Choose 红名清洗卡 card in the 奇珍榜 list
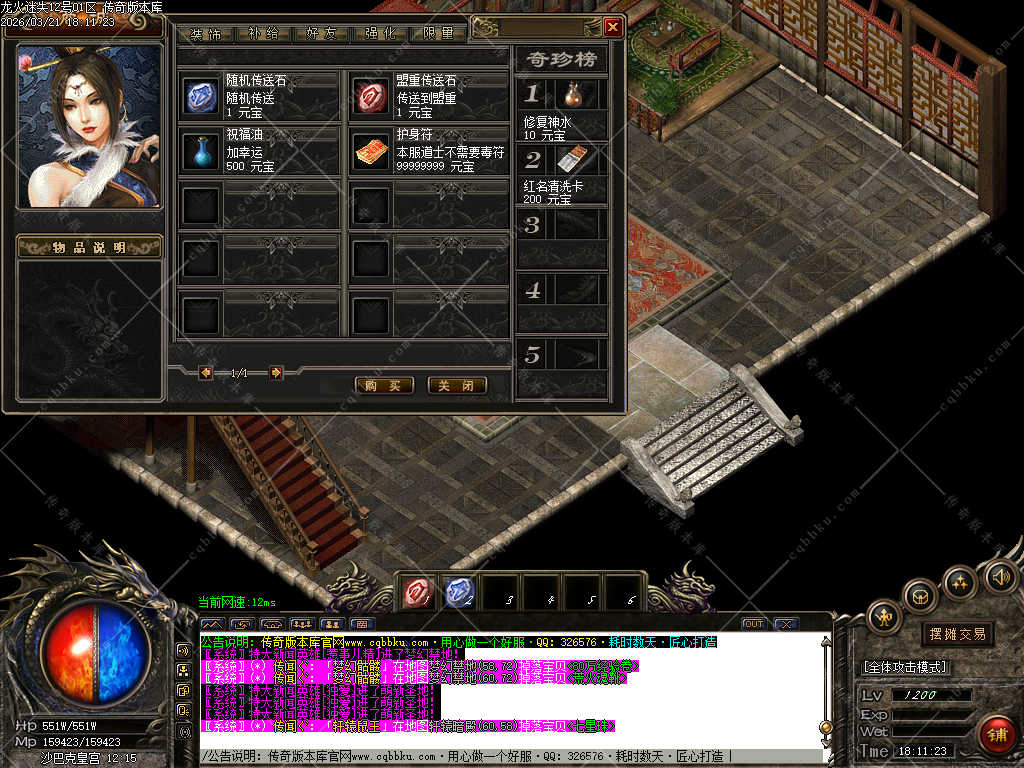This screenshot has height=768, width=1024. [570, 159]
